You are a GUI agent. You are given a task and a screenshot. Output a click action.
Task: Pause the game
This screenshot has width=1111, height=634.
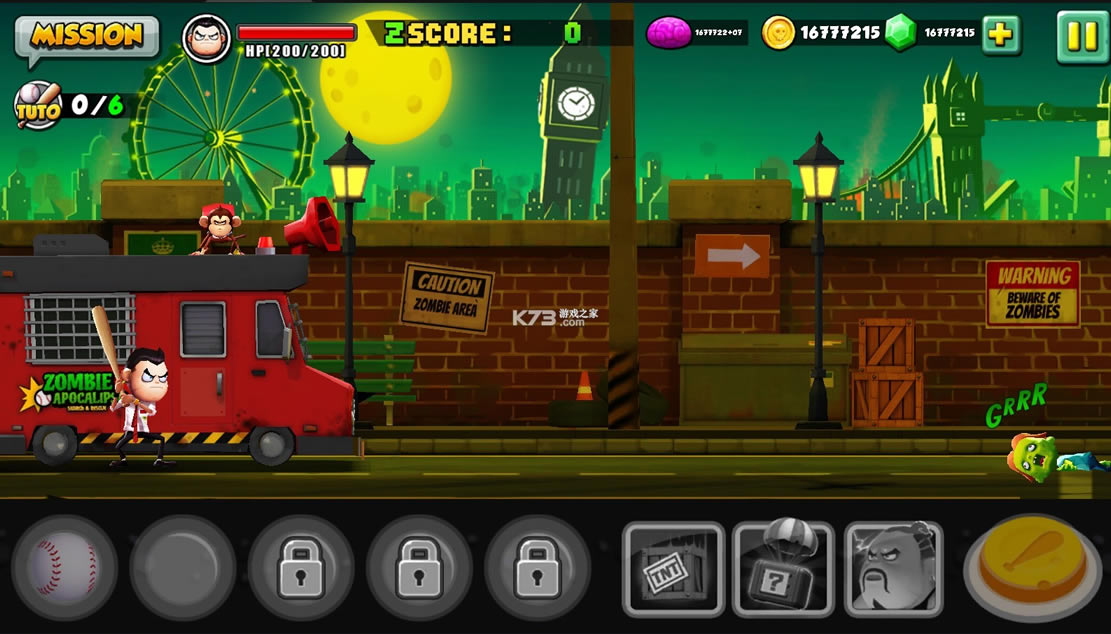(1081, 36)
